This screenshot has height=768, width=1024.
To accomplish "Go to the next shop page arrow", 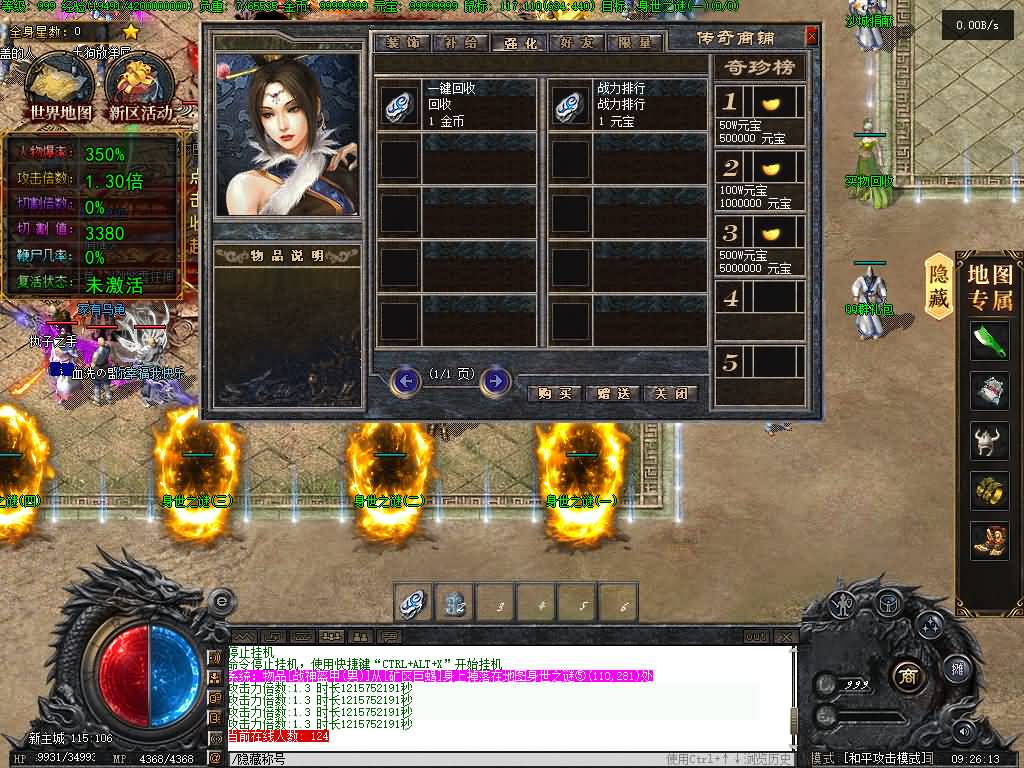I will click(496, 381).
